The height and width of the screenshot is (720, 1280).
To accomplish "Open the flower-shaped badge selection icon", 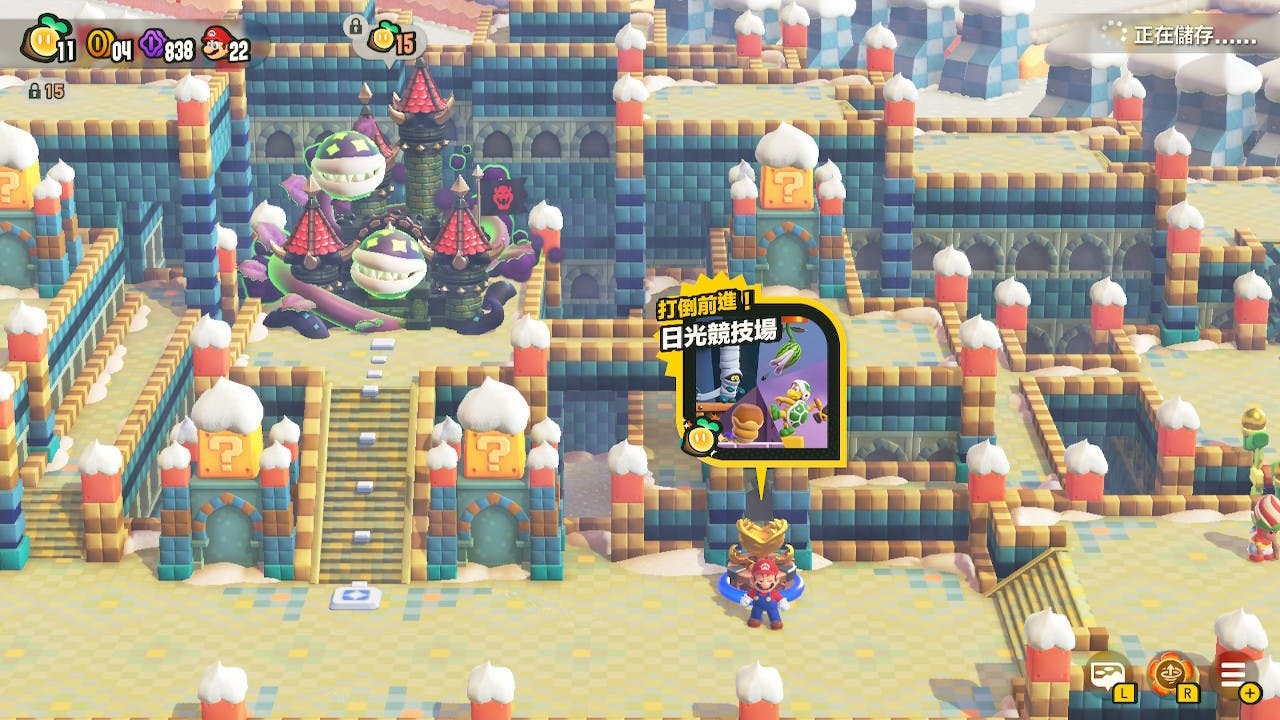I will coord(1167,673).
